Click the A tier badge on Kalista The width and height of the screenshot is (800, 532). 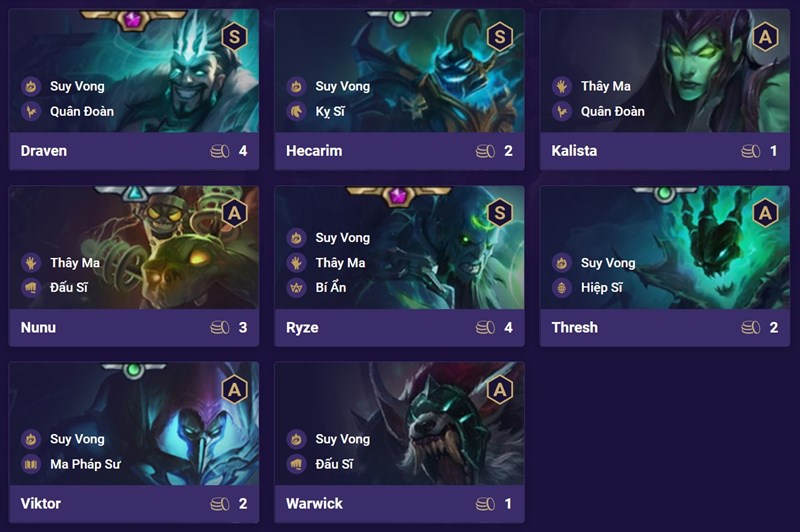click(765, 38)
